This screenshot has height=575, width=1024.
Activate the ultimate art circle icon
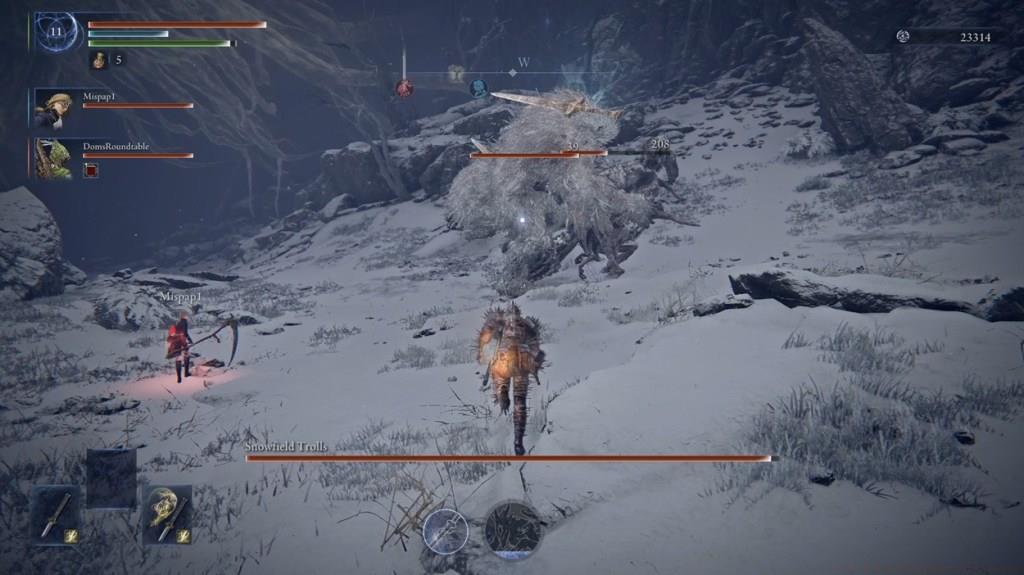tap(514, 529)
